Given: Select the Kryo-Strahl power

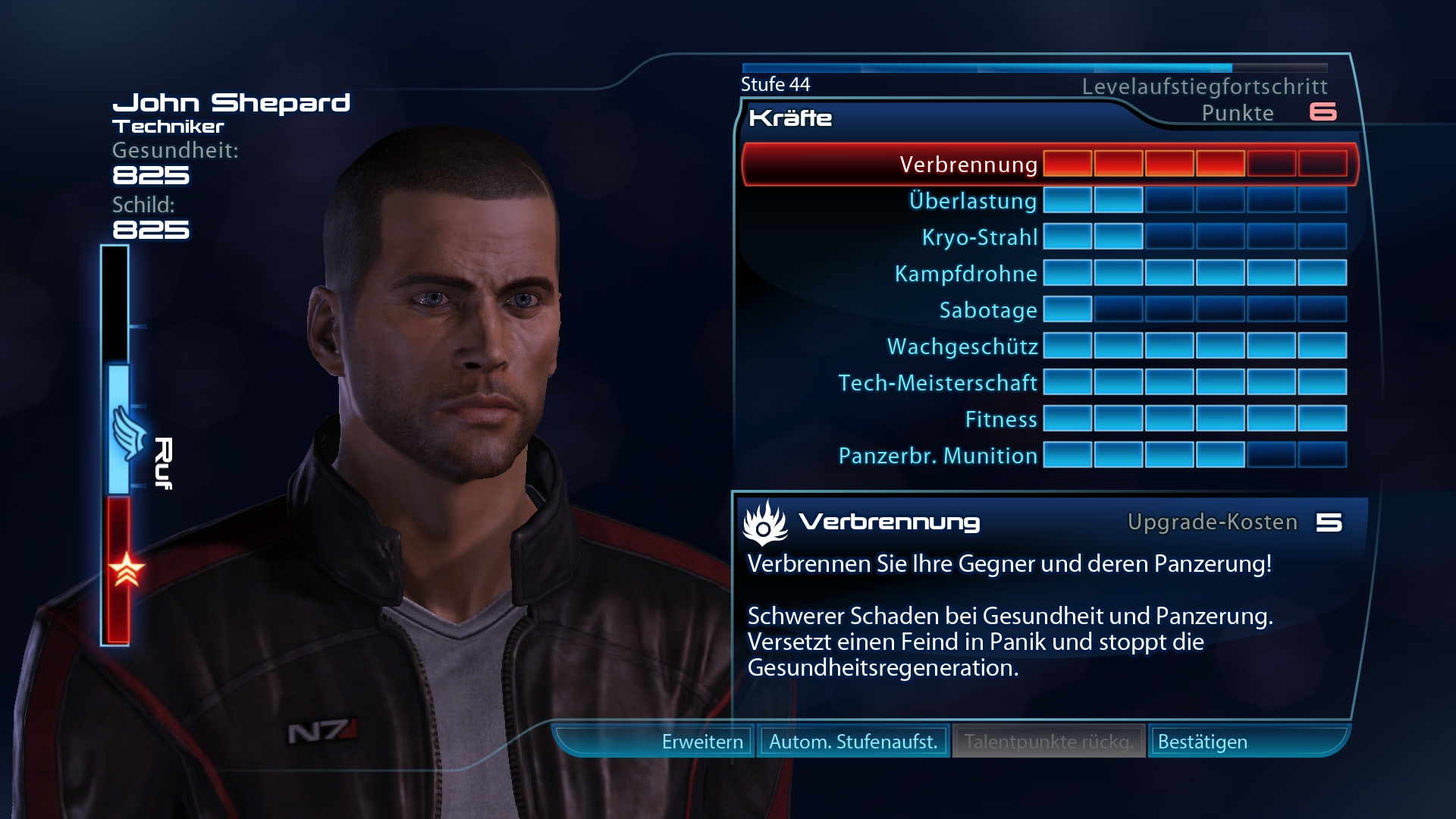Looking at the screenshot, I should tap(979, 237).
